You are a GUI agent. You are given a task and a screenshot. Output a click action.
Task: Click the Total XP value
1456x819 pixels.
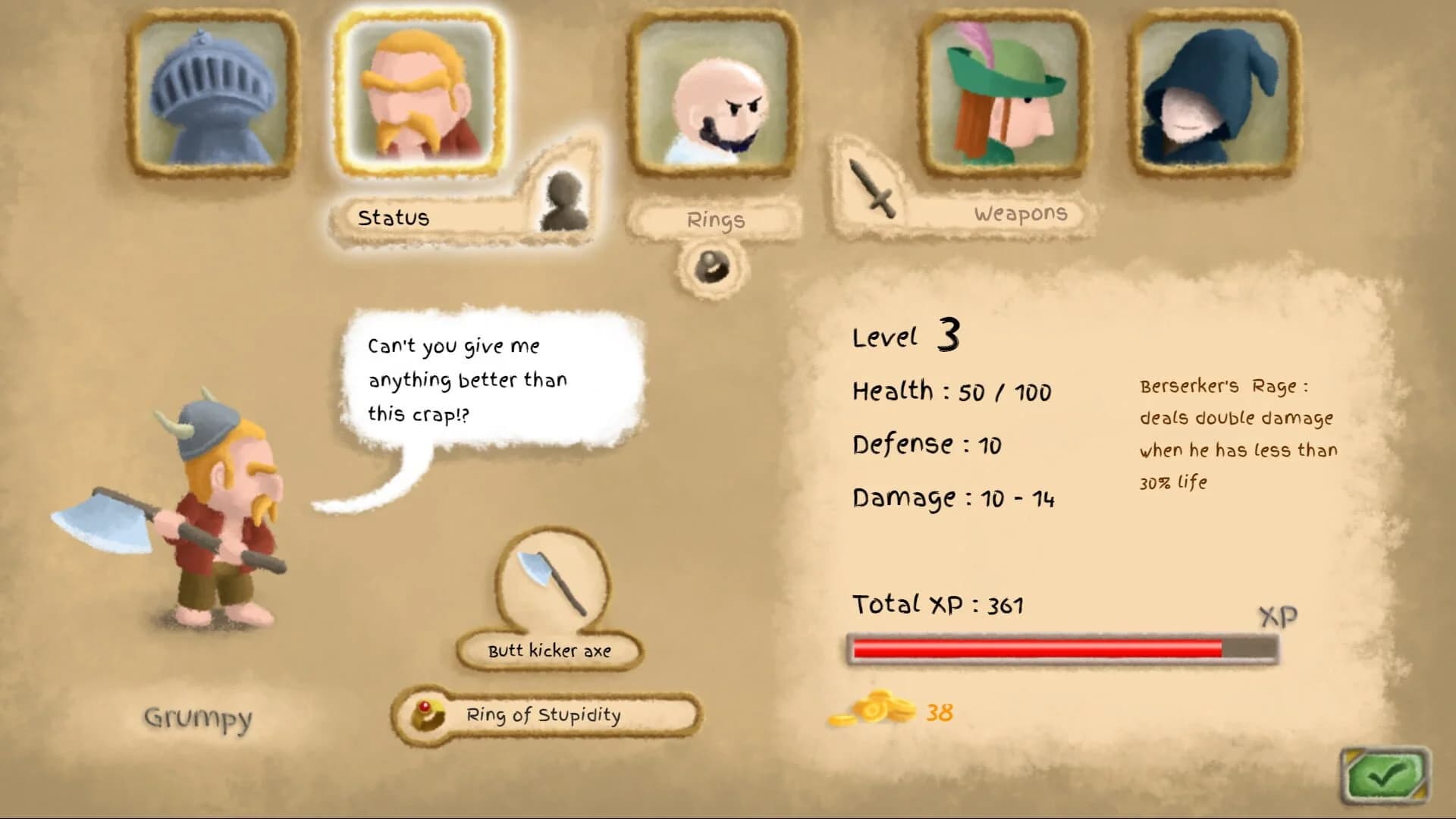[x=938, y=605]
